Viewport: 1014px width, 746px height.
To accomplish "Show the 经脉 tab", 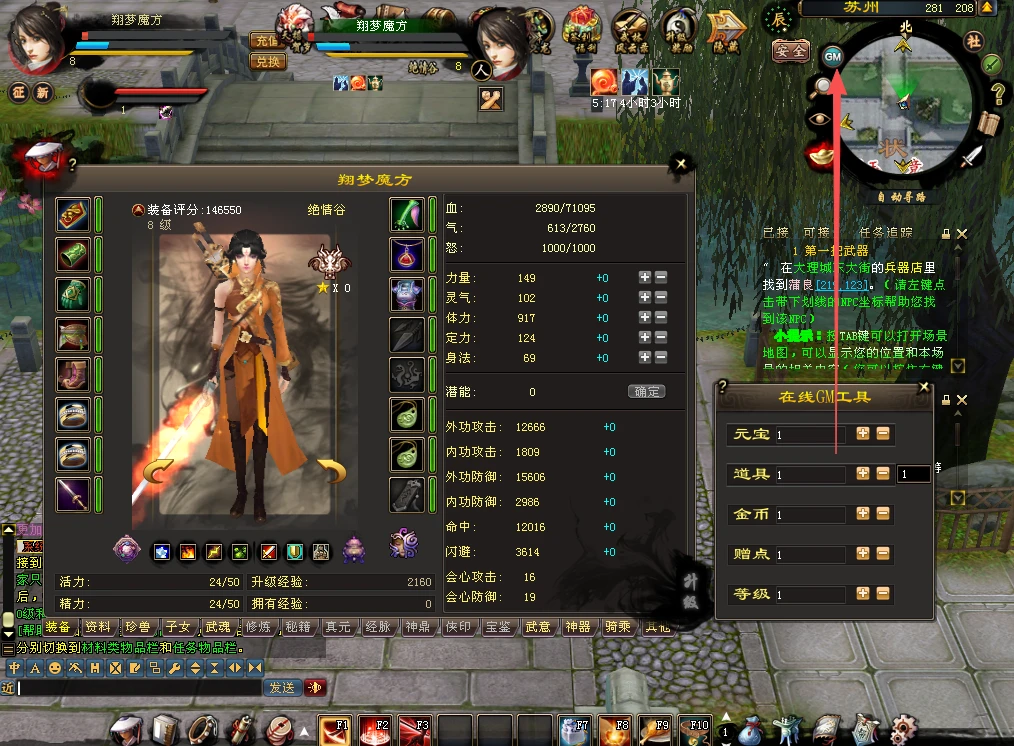I will pos(378,627).
